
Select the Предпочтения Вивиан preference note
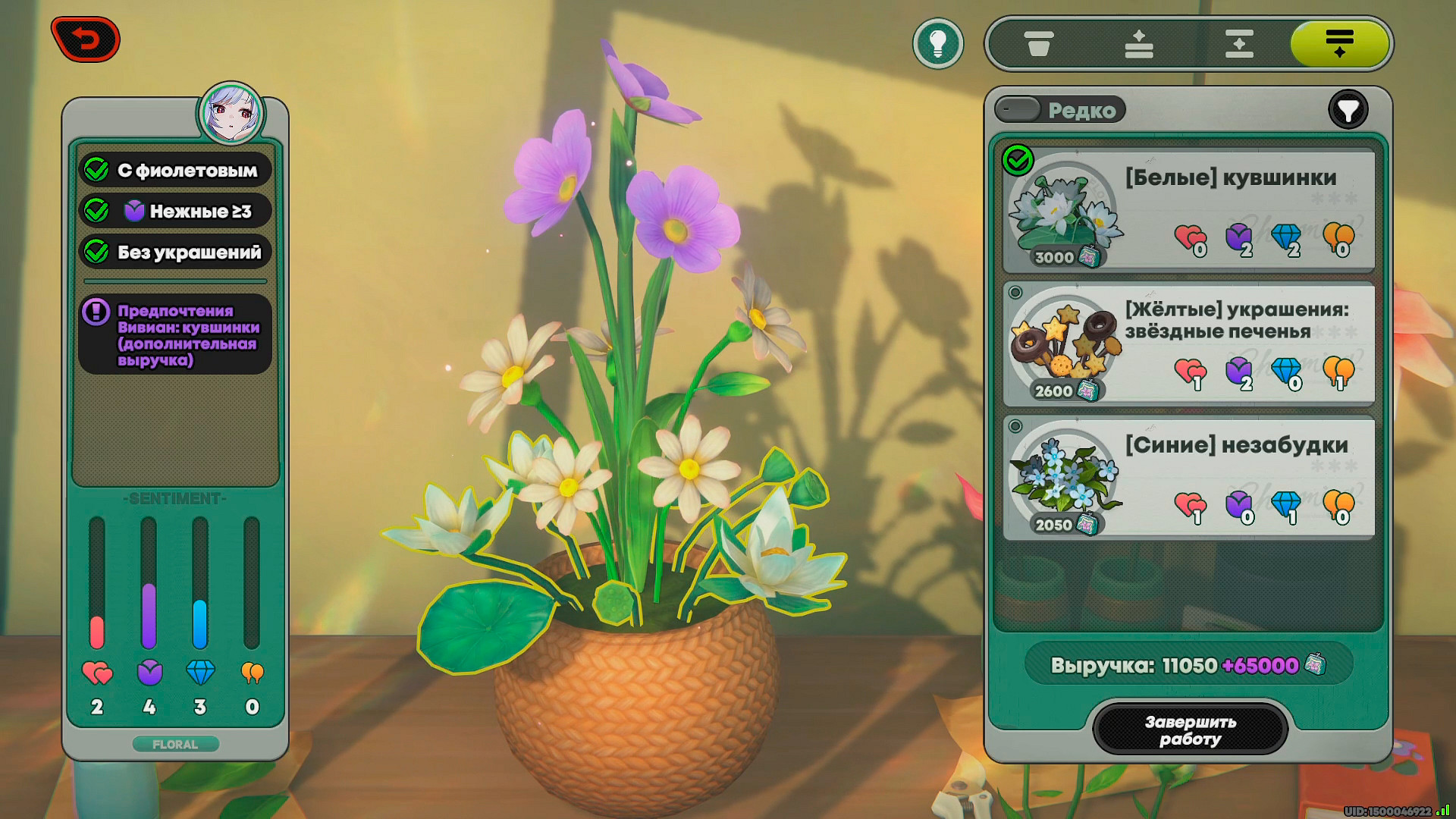(x=175, y=334)
